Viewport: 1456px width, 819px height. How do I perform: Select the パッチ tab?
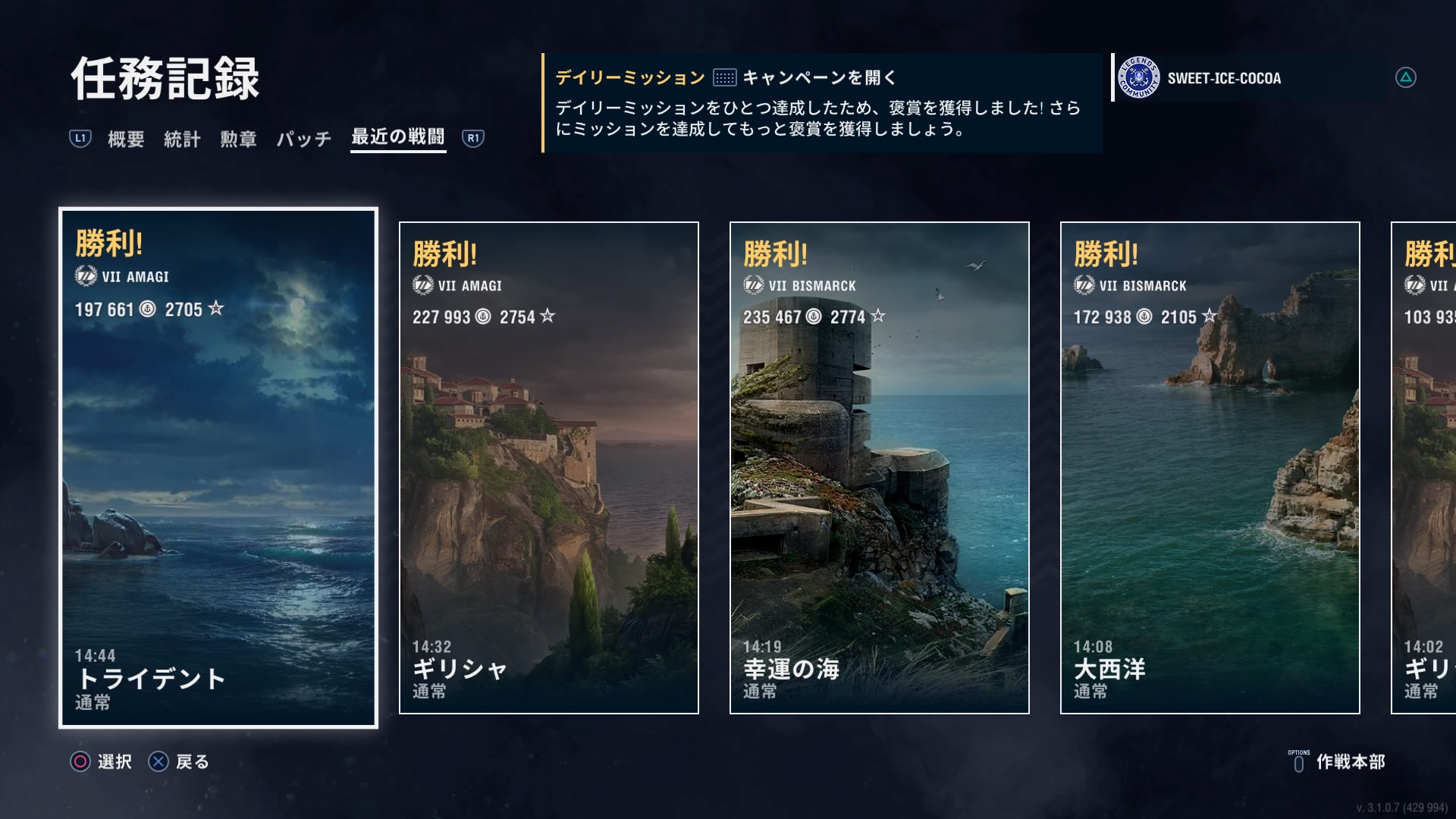[x=303, y=139]
